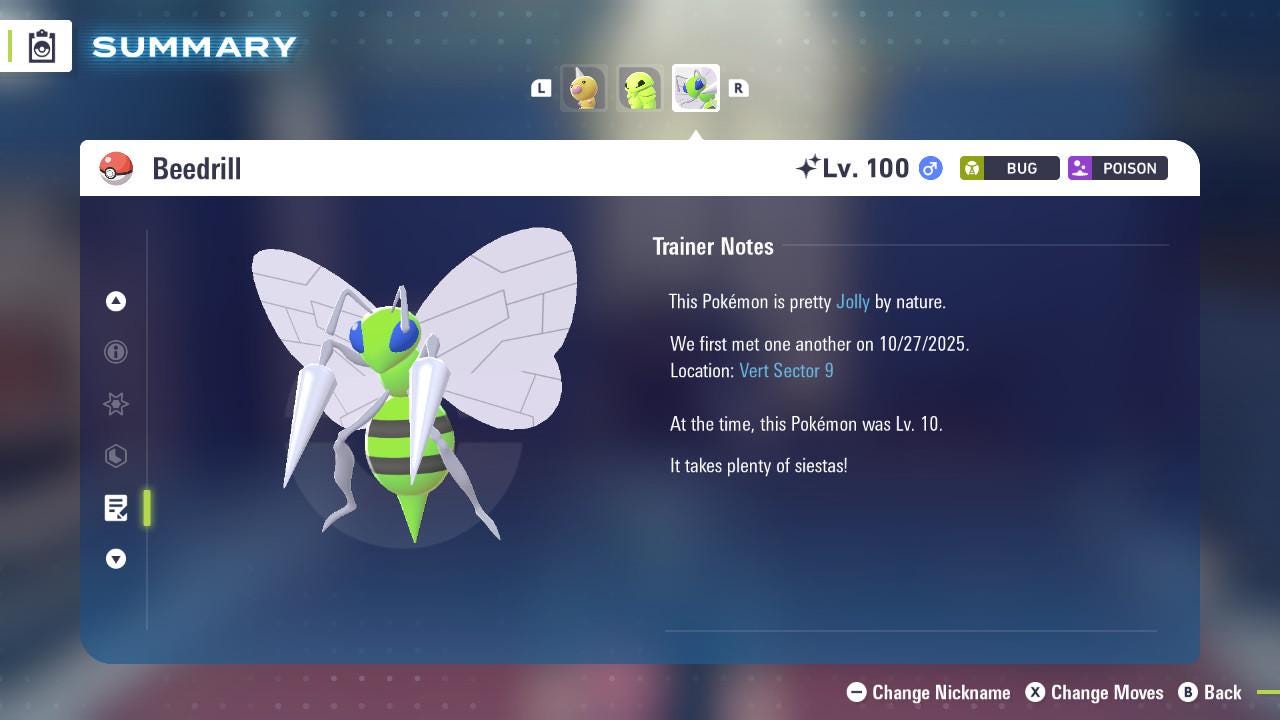Select the Kakuna tab in the party strip

click(x=639, y=88)
